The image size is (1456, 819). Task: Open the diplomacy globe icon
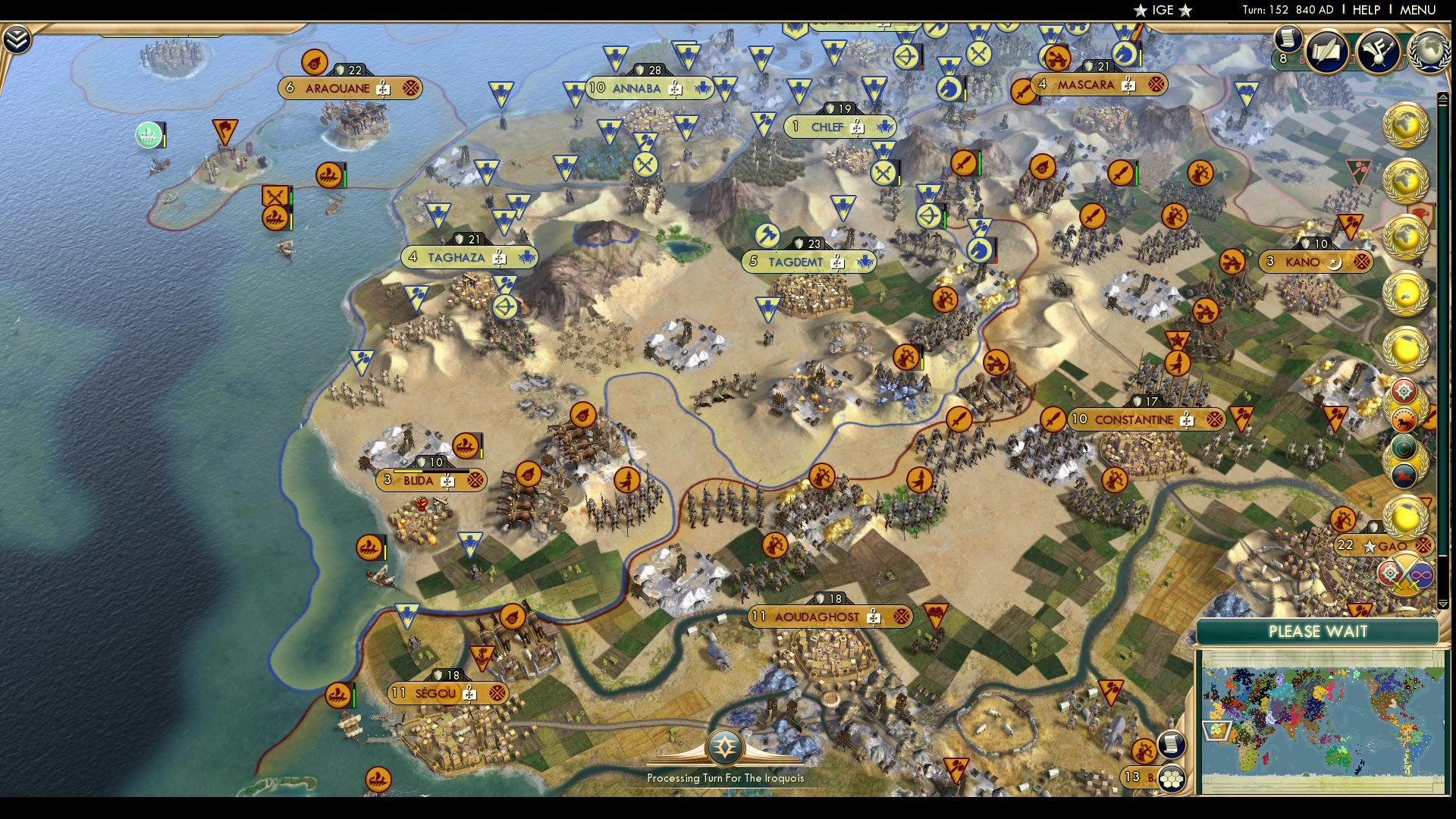coord(1430,50)
